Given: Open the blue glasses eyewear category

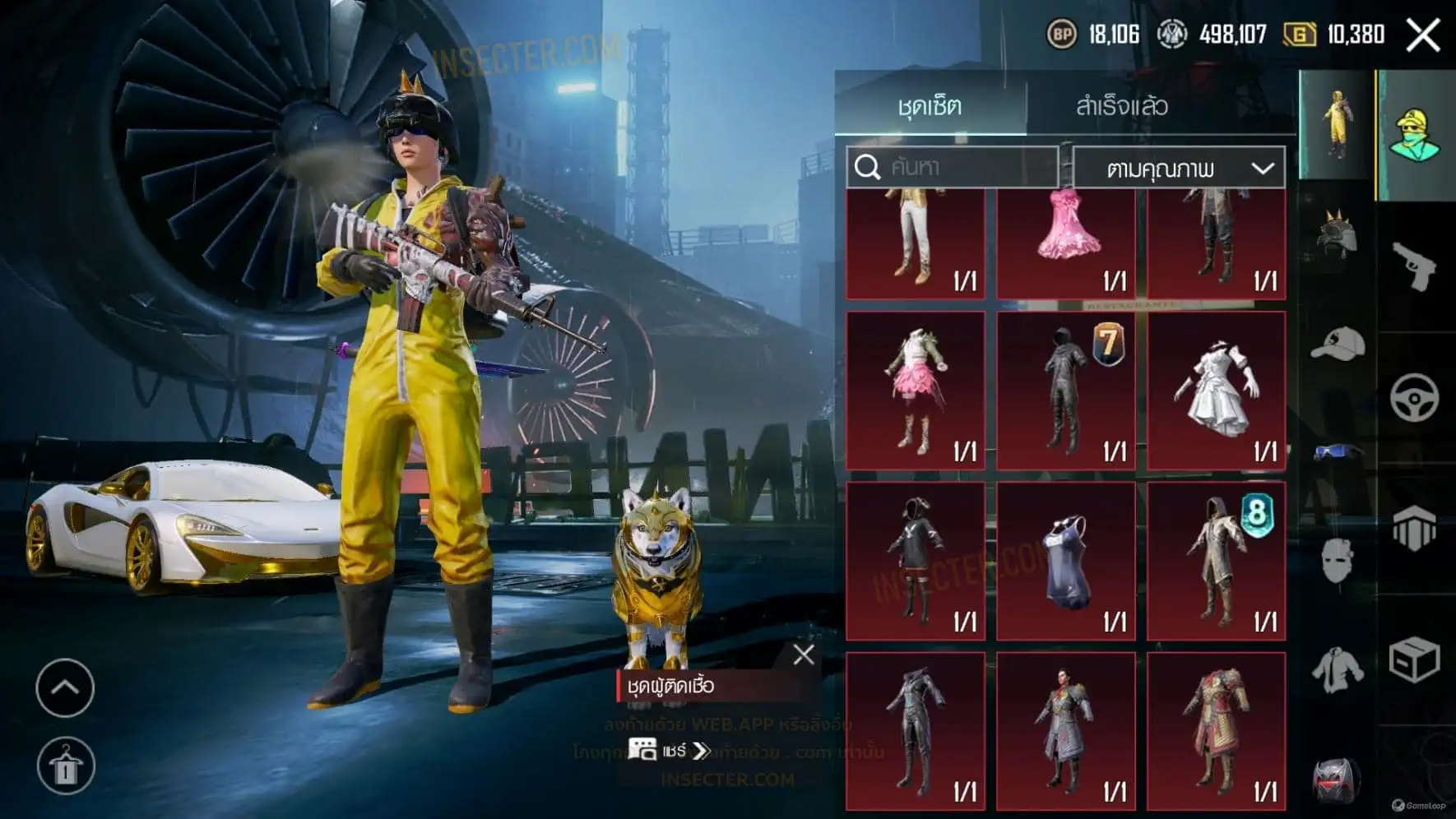Looking at the screenshot, I should [x=1337, y=451].
